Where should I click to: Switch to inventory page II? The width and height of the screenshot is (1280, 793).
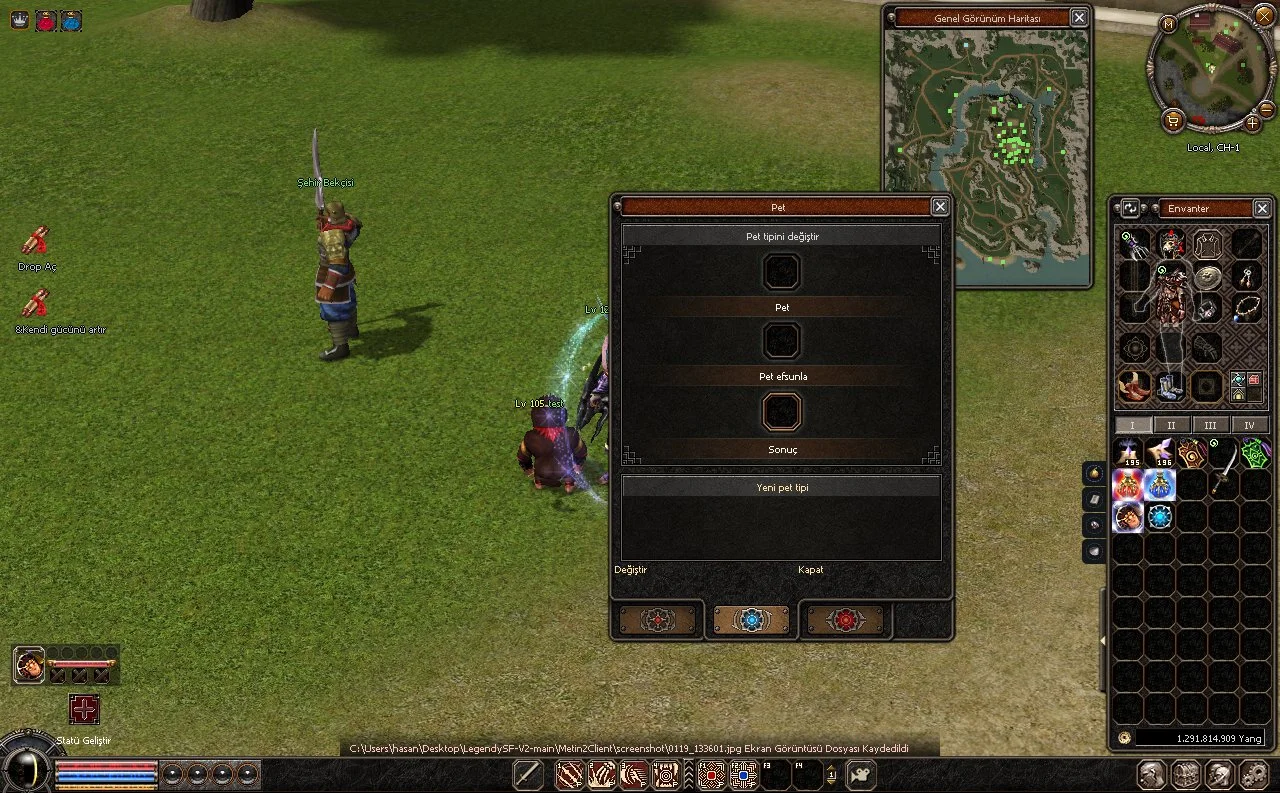click(x=1171, y=425)
